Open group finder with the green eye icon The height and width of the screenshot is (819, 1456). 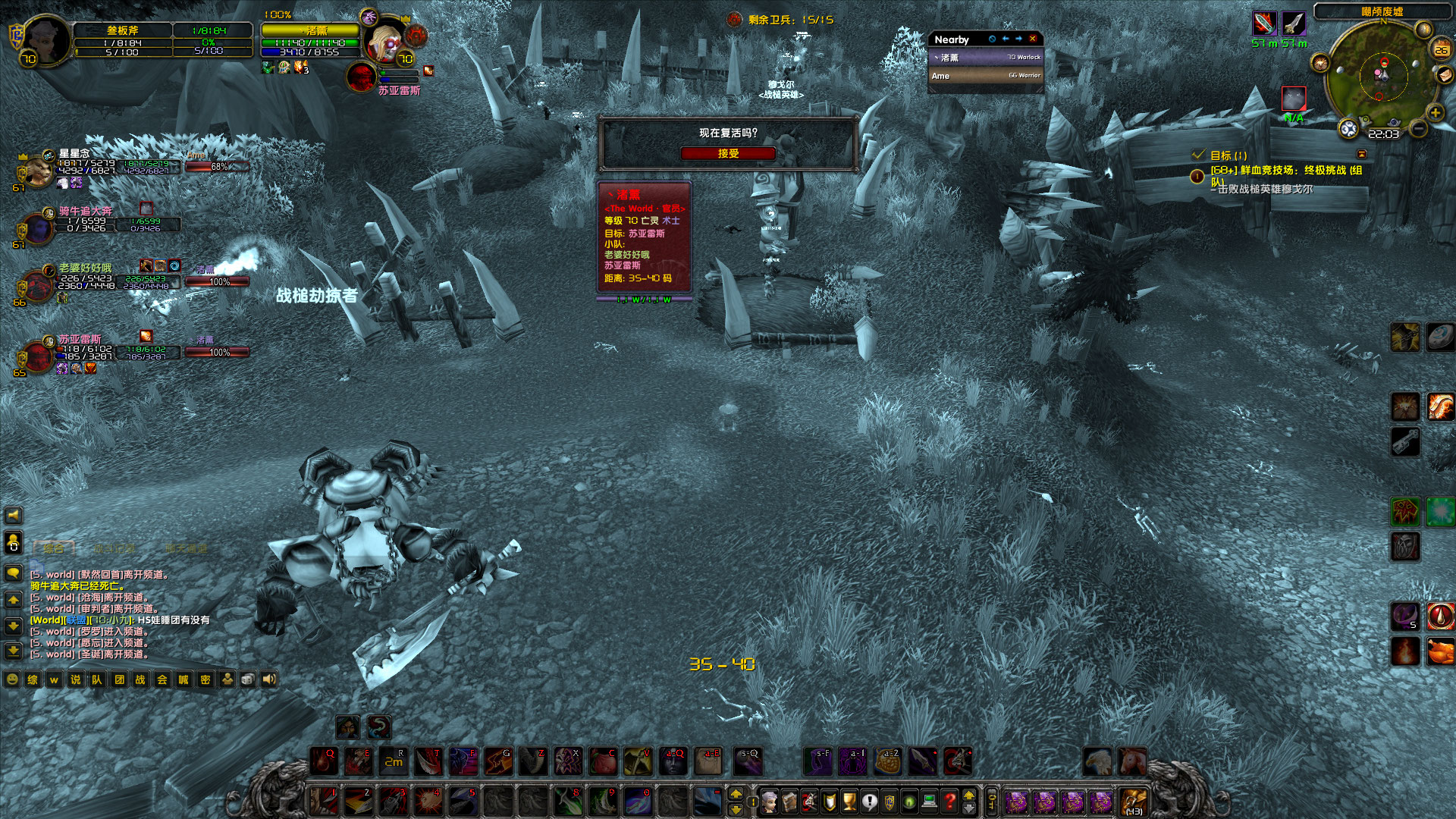908,801
